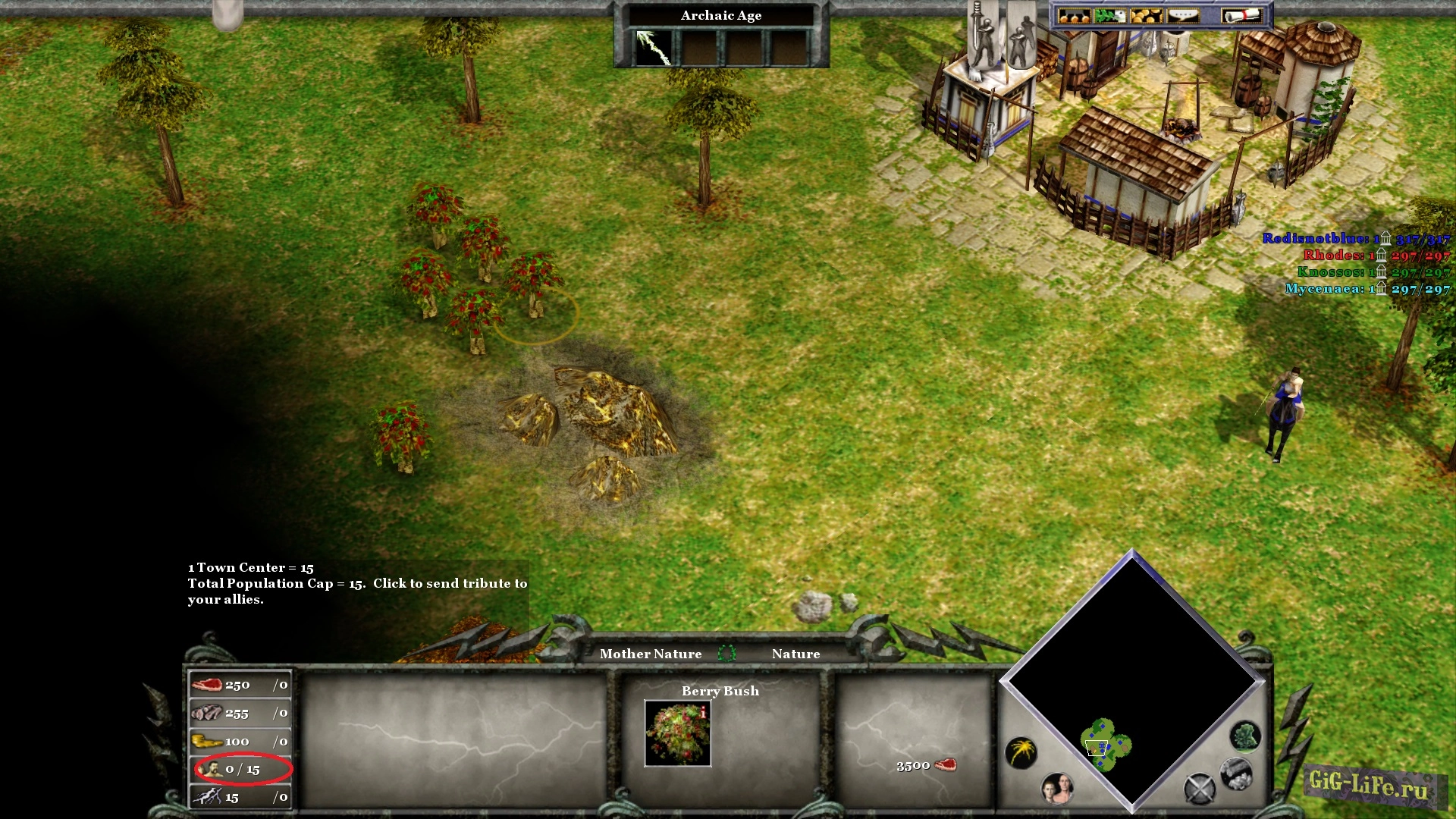Toggle the X overlay button beside the minimap
The height and width of the screenshot is (819, 1456).
point(1200,787)
